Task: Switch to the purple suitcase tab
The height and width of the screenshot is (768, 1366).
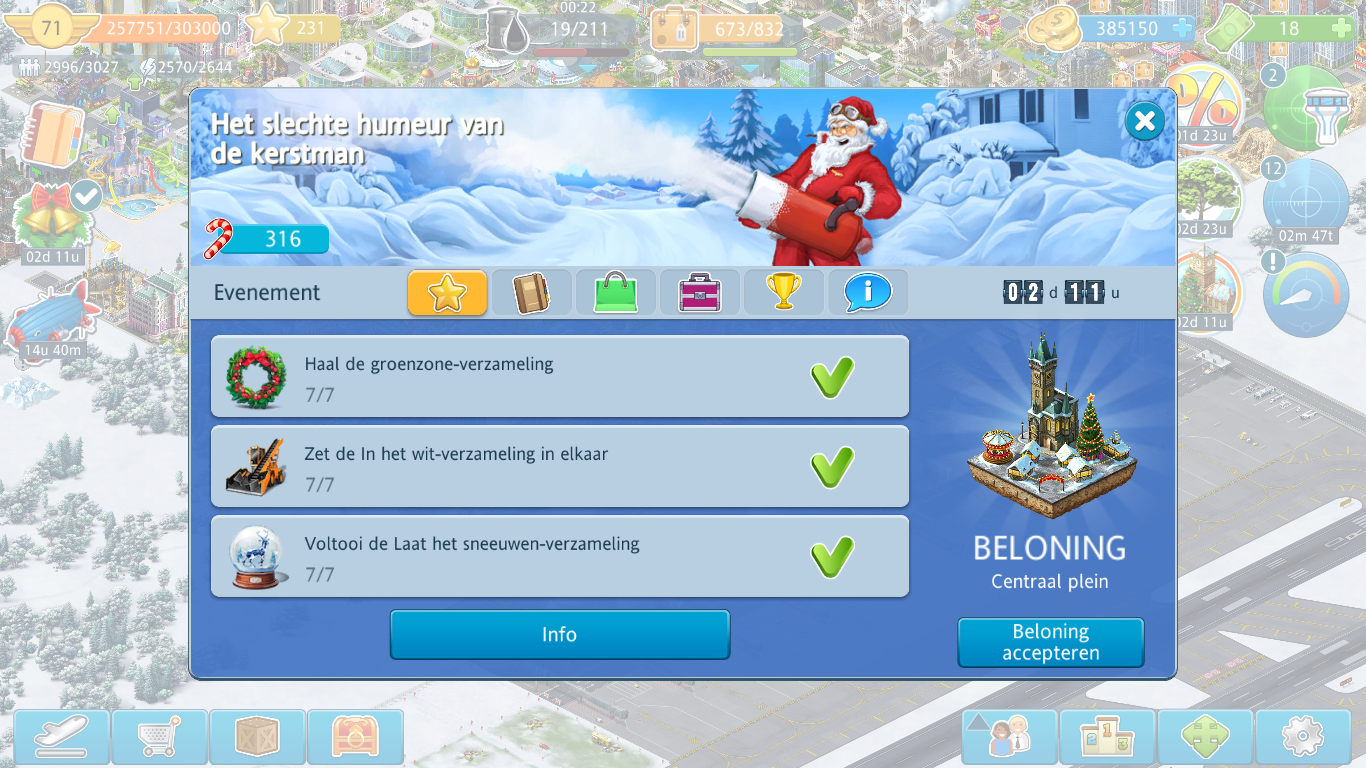Action: (x=699, y=293)
